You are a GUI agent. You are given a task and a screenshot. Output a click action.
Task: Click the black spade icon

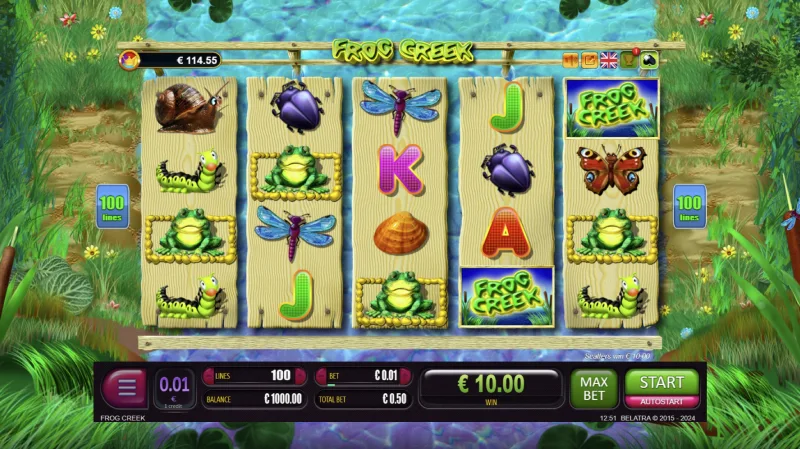point(648,60)
